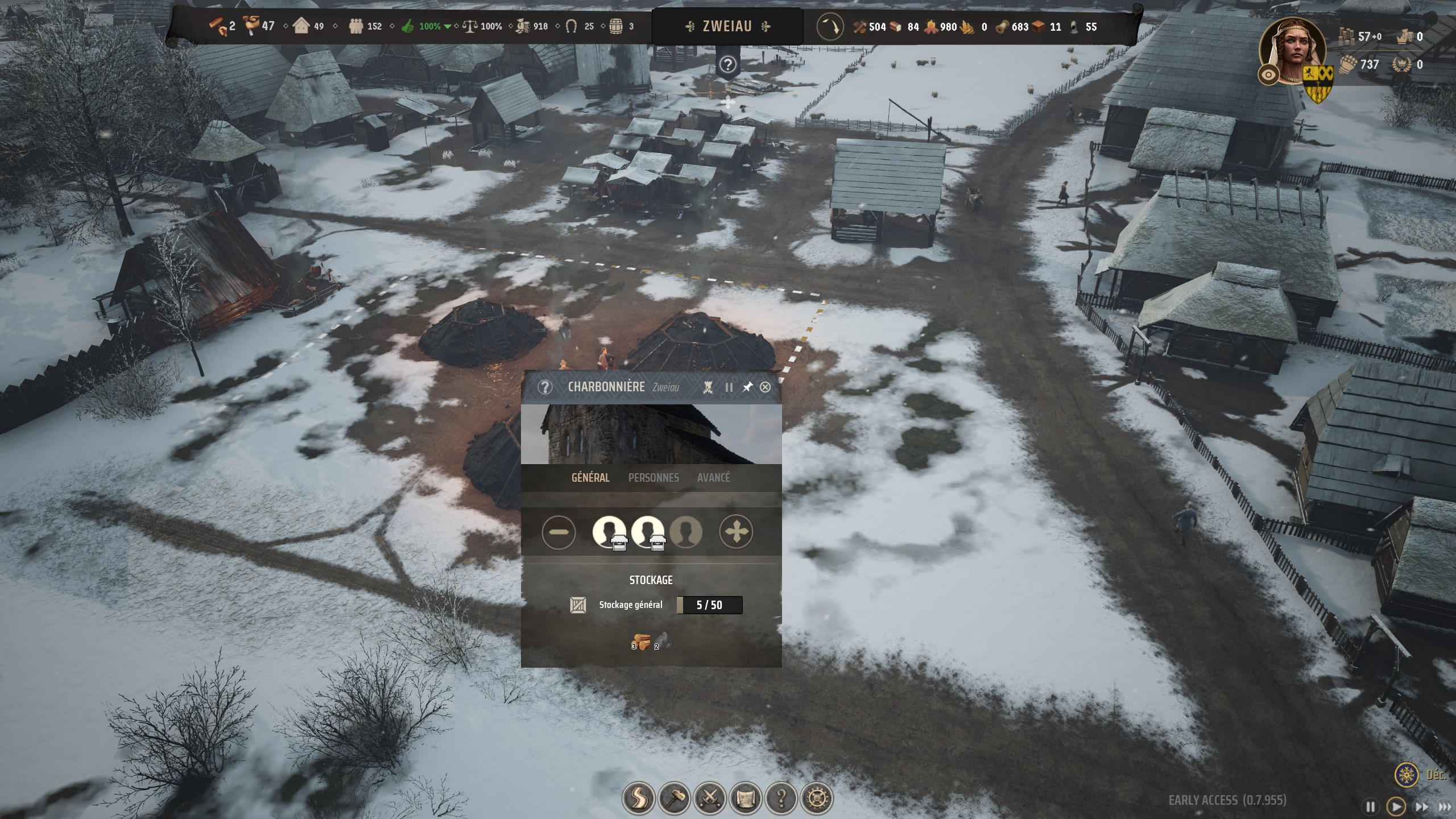Open the road construction tool
This screenshot has width=1456, height=819.
coord(639,799)
